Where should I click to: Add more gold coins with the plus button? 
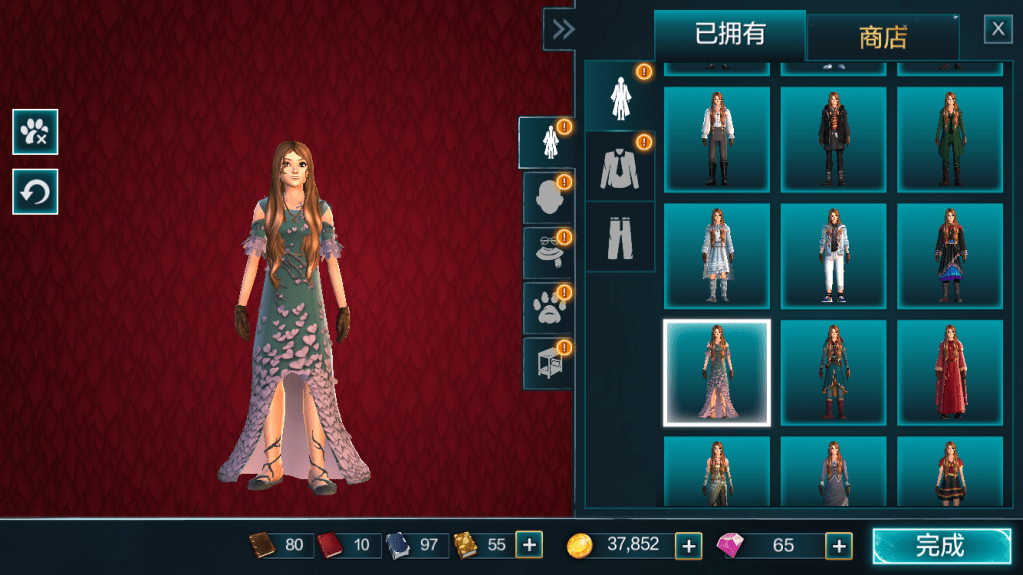click(x=688, y=546)
